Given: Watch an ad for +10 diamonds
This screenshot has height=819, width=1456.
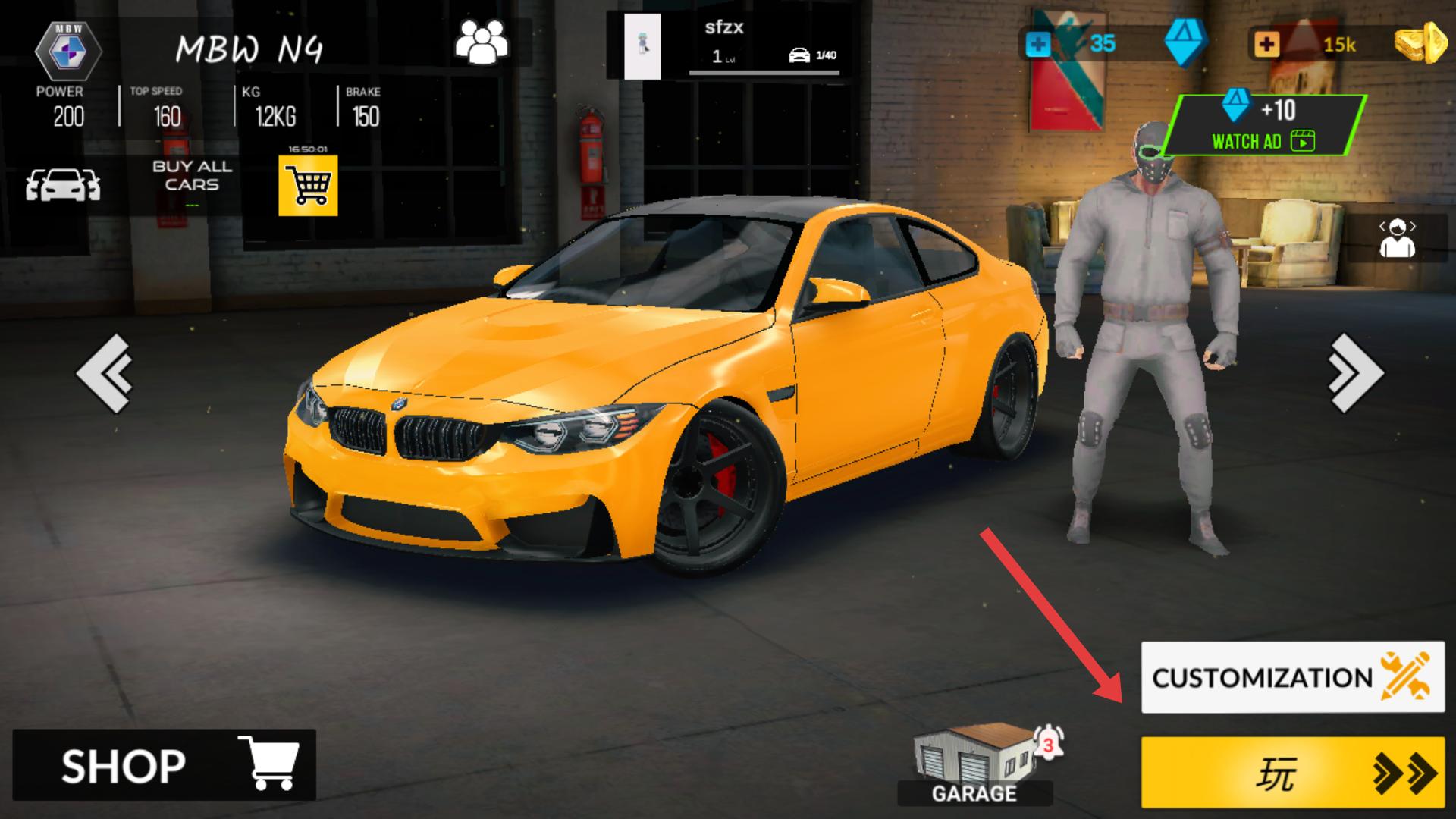Looking at the screenshot, I should coord(1264,124).
